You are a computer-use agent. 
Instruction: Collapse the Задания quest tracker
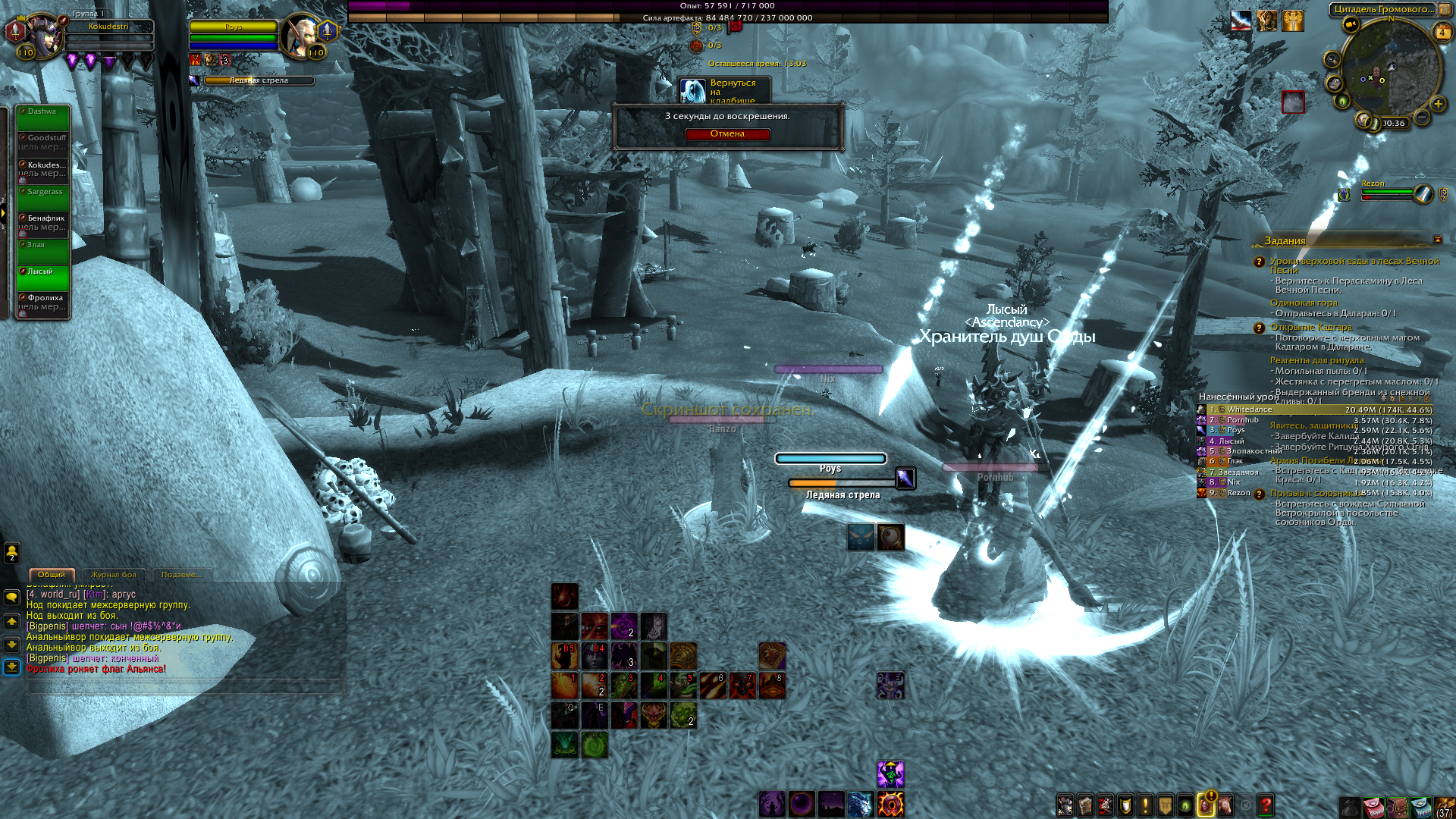tap(1437, 240)
